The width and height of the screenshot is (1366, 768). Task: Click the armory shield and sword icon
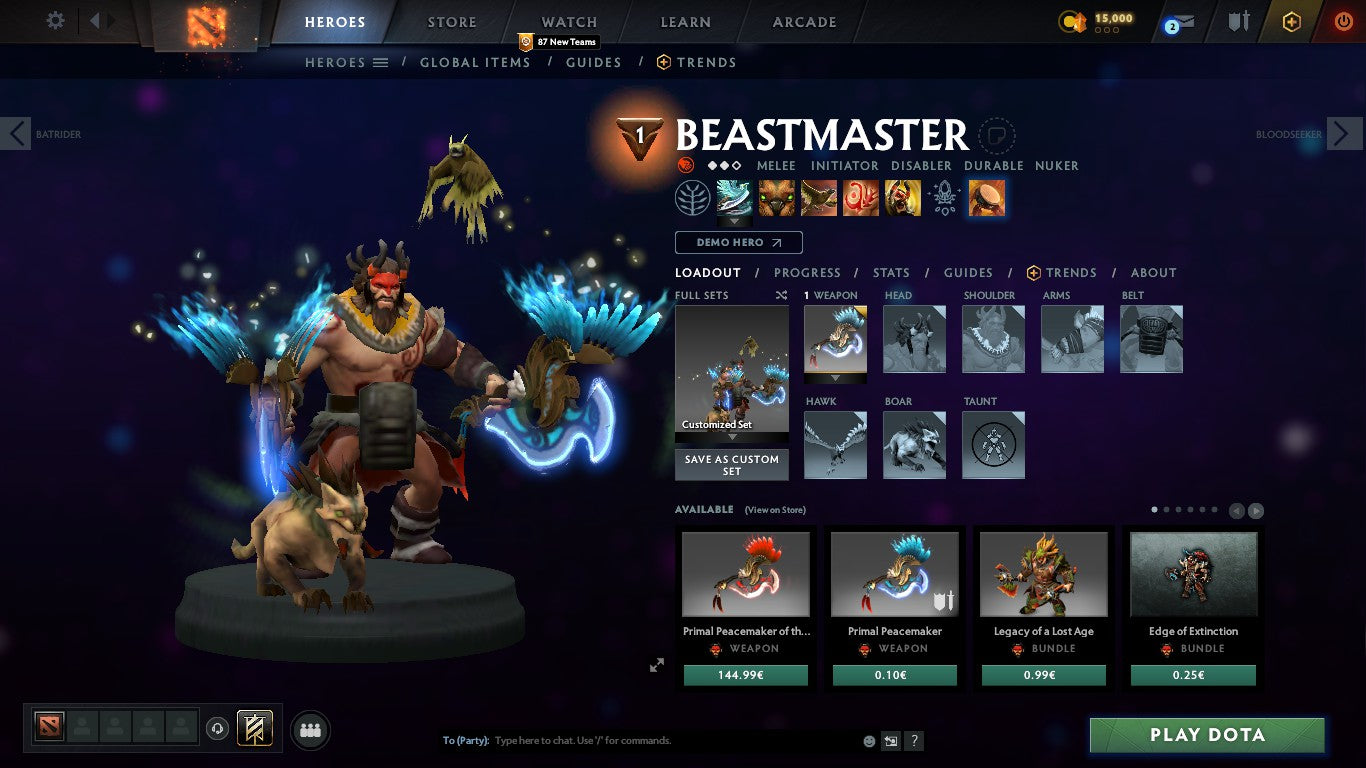tap(1240, 20)
